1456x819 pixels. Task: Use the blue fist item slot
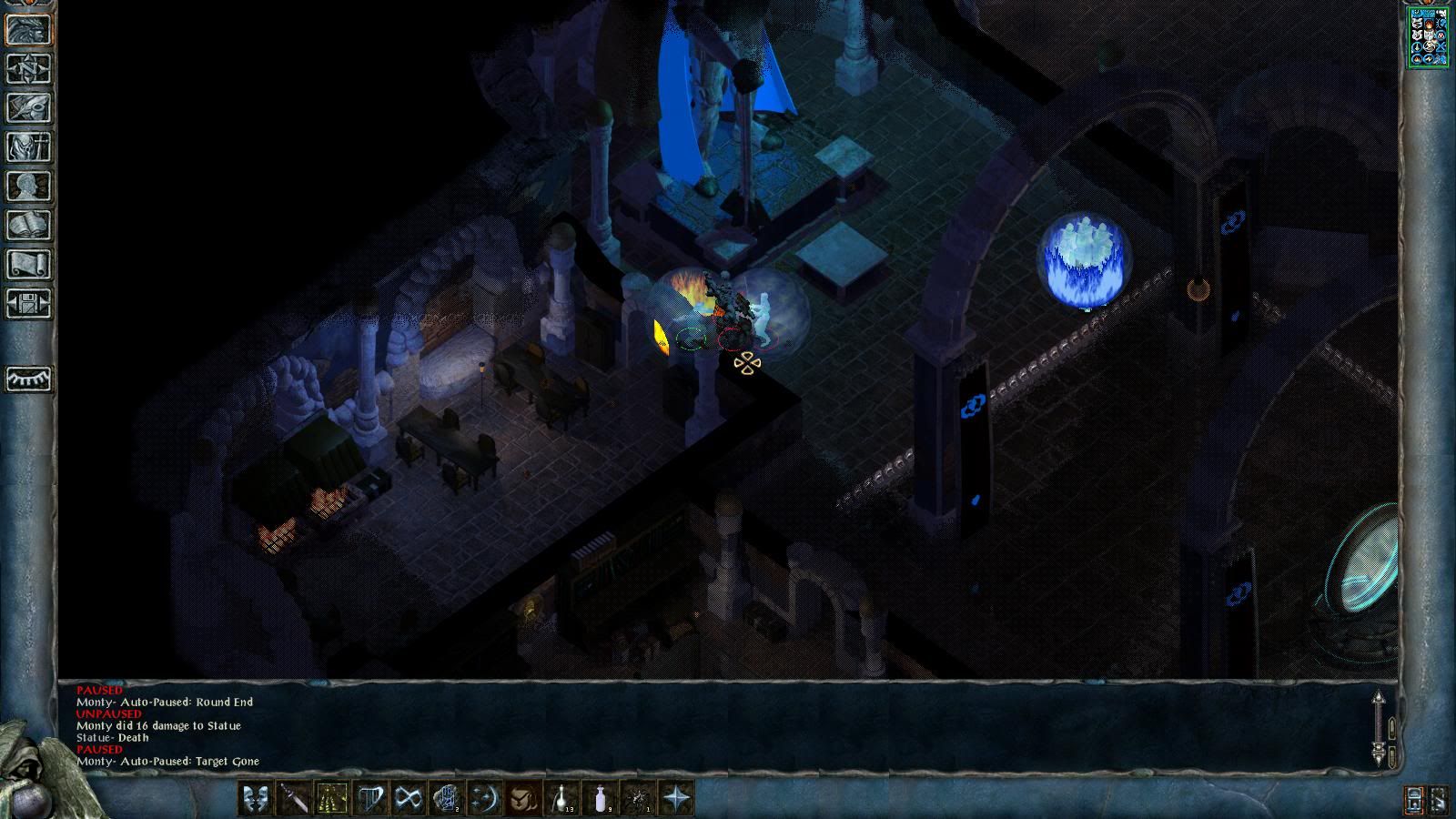pyautogui.click(x=447, y=799)
